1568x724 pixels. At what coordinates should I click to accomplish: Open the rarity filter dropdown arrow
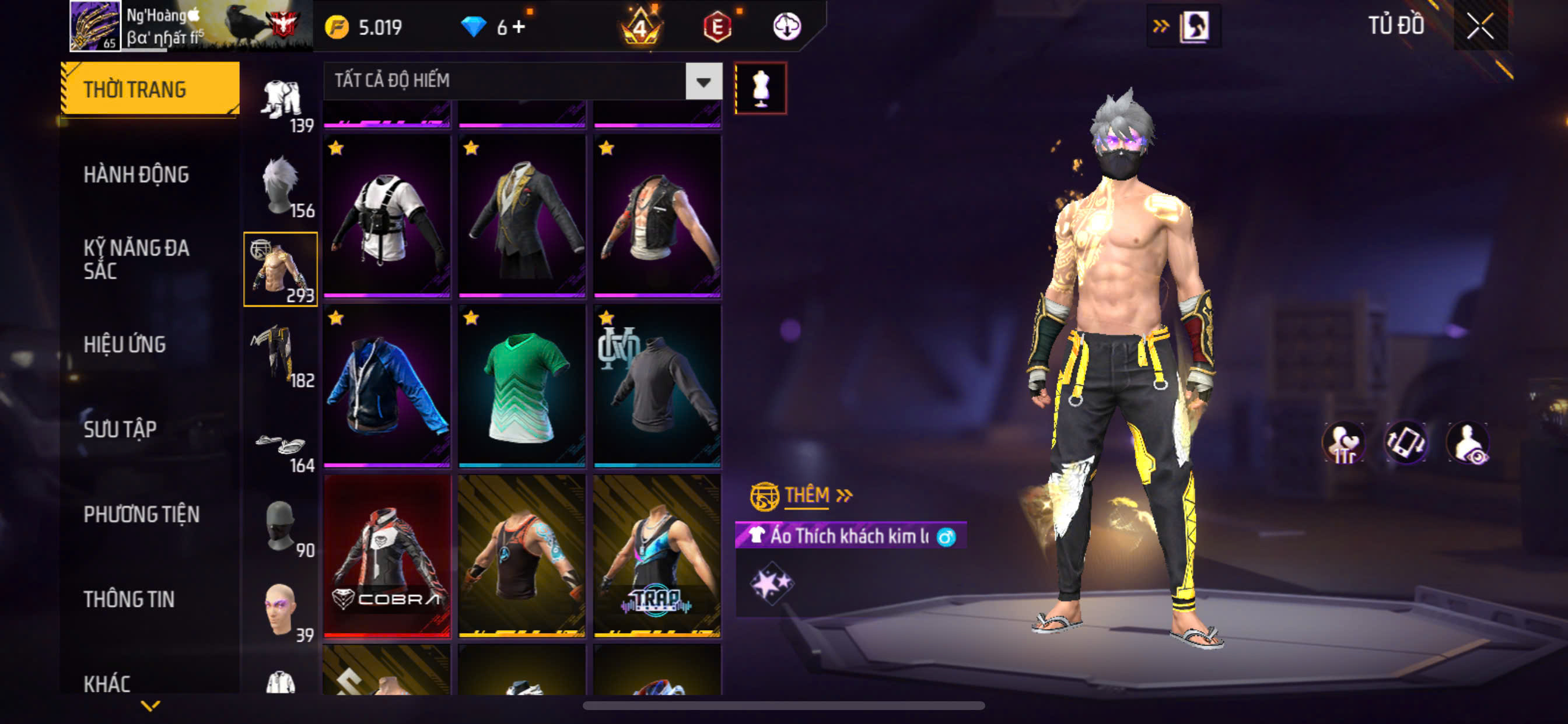[703, 81]
